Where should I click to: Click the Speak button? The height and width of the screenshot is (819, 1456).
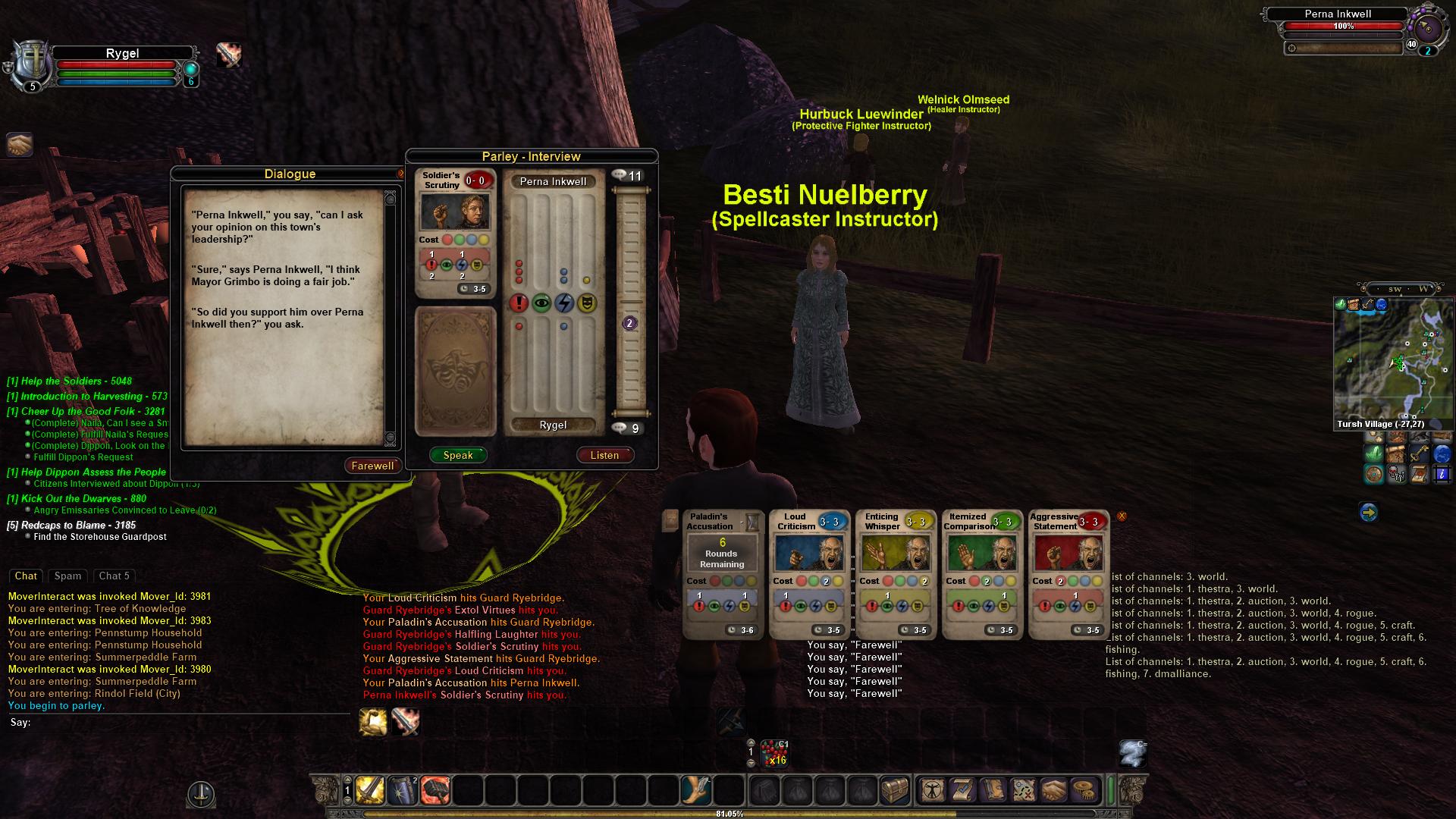(458, 455)
